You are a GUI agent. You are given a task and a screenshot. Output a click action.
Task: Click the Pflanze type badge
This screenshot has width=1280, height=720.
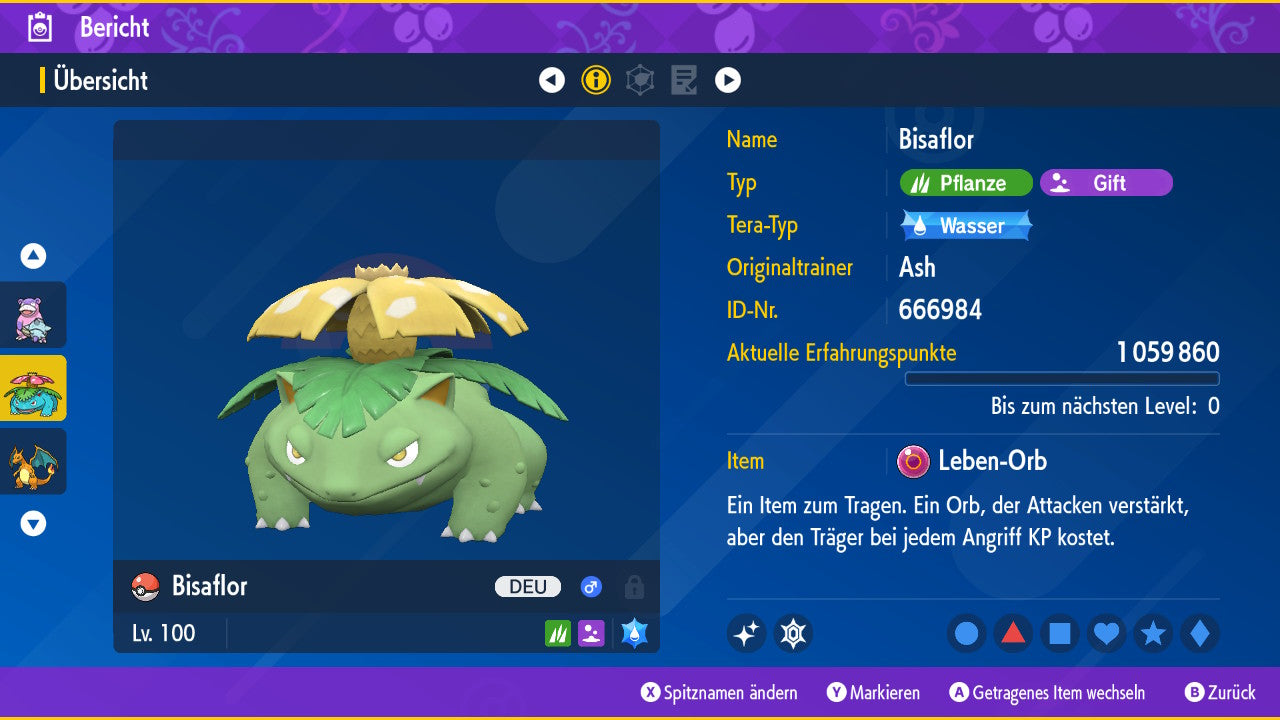point(966,183)
